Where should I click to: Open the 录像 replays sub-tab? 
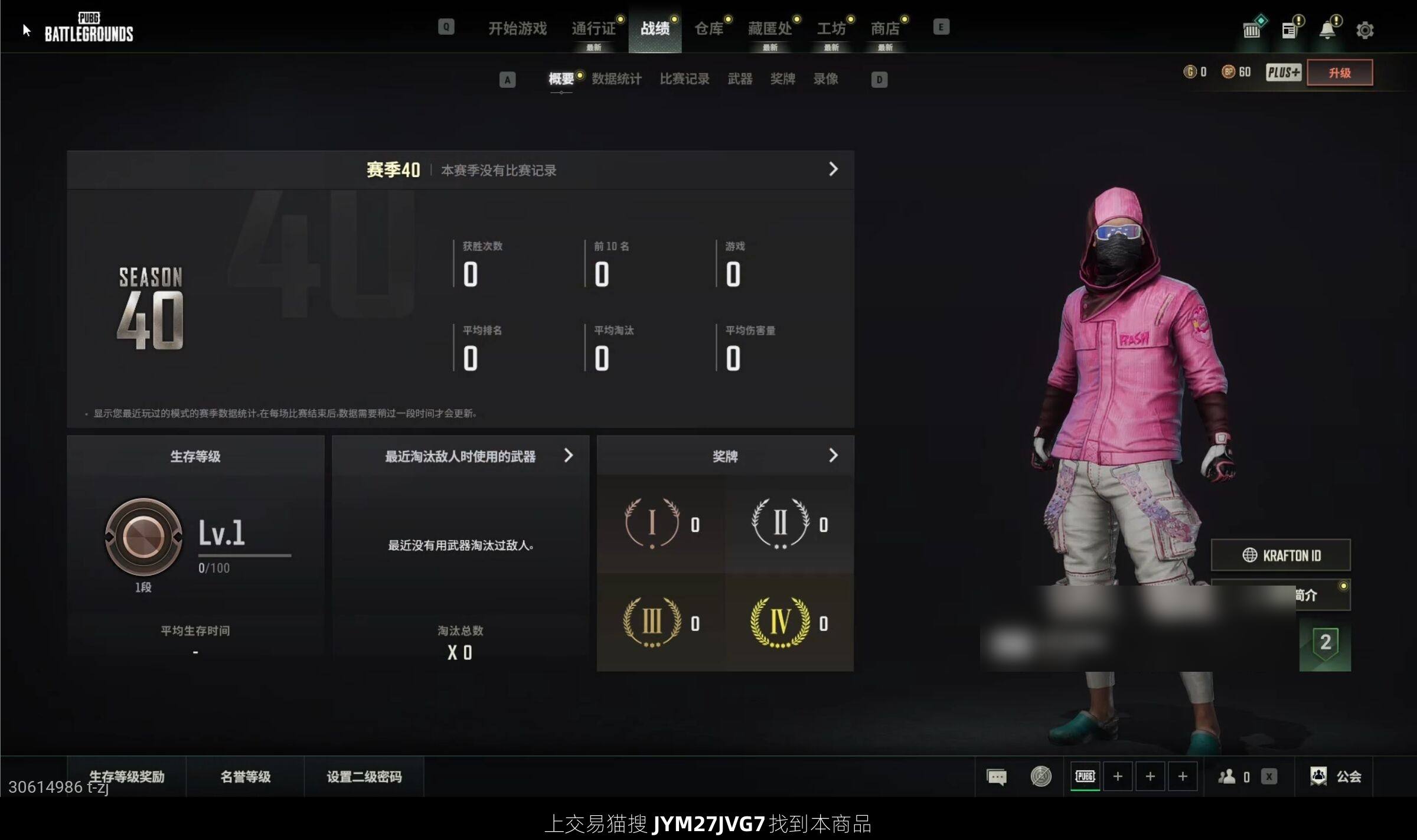825,79
